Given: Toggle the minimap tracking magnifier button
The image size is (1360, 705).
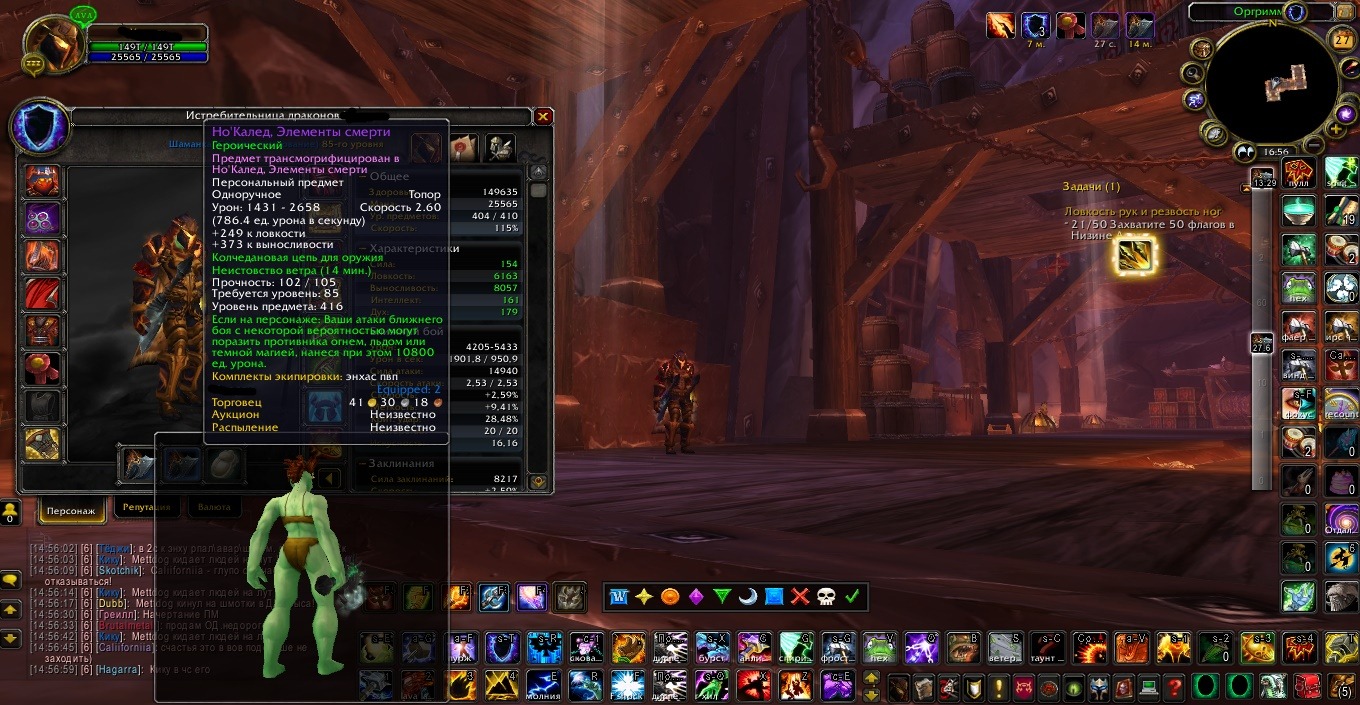Looking at the screenshot, I should (1191, 73).
